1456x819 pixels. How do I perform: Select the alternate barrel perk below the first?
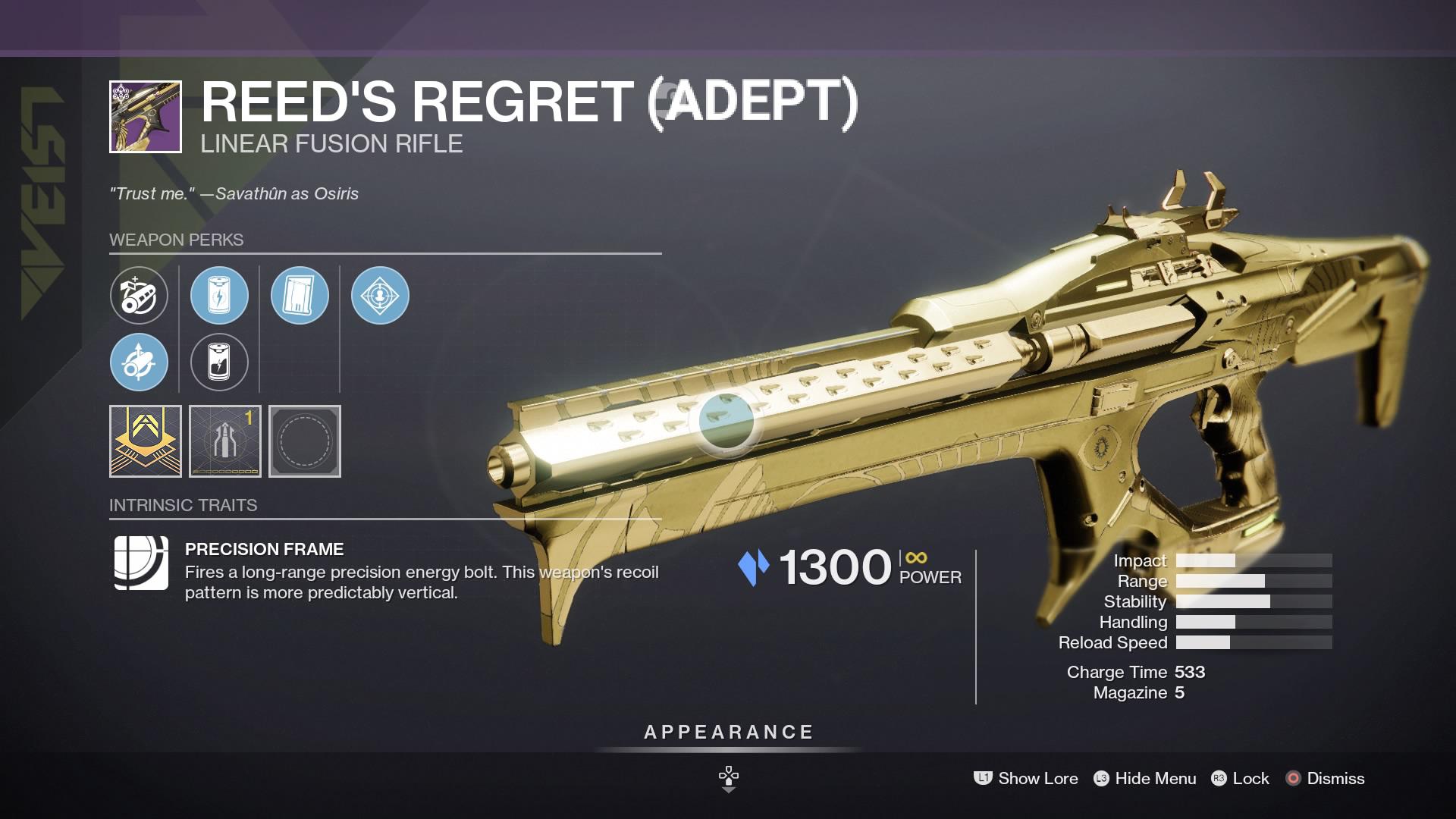click(139, 362)
